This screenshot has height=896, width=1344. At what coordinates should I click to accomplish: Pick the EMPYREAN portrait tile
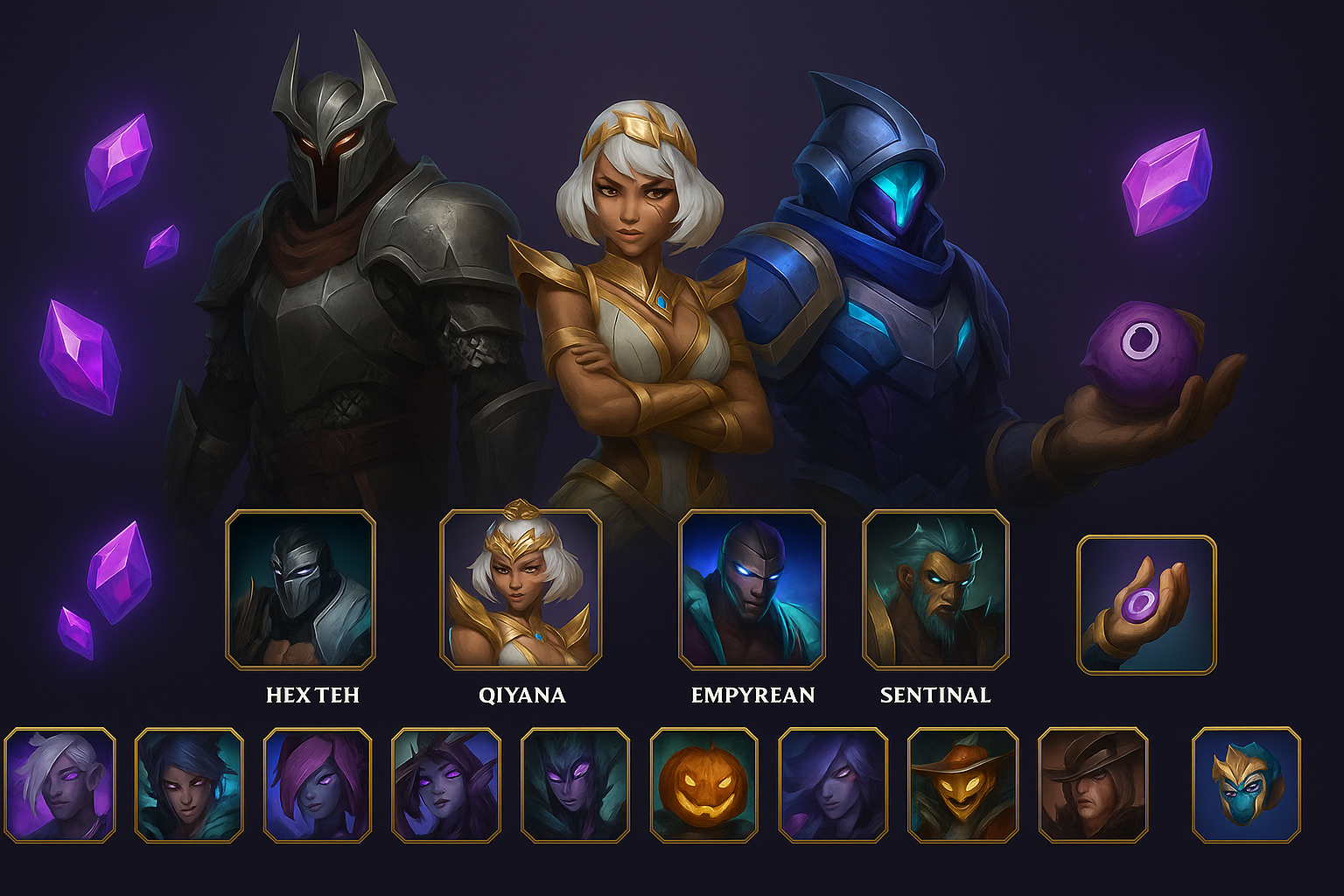[752, 589]
